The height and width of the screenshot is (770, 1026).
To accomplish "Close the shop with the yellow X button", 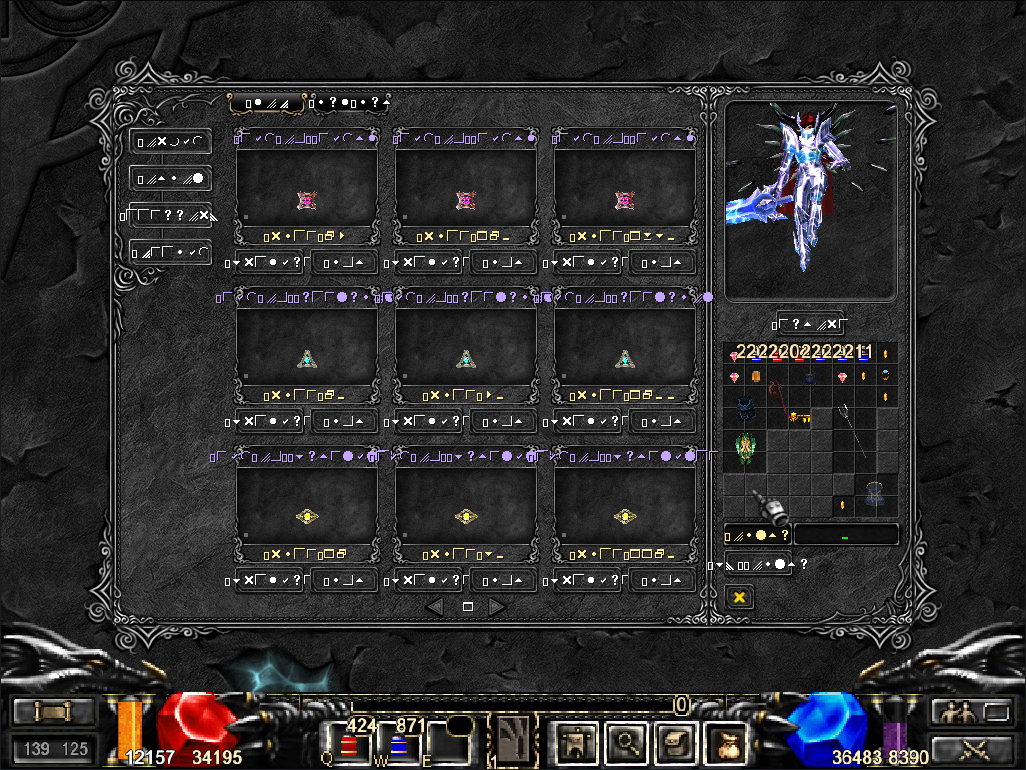I will 739,597.
